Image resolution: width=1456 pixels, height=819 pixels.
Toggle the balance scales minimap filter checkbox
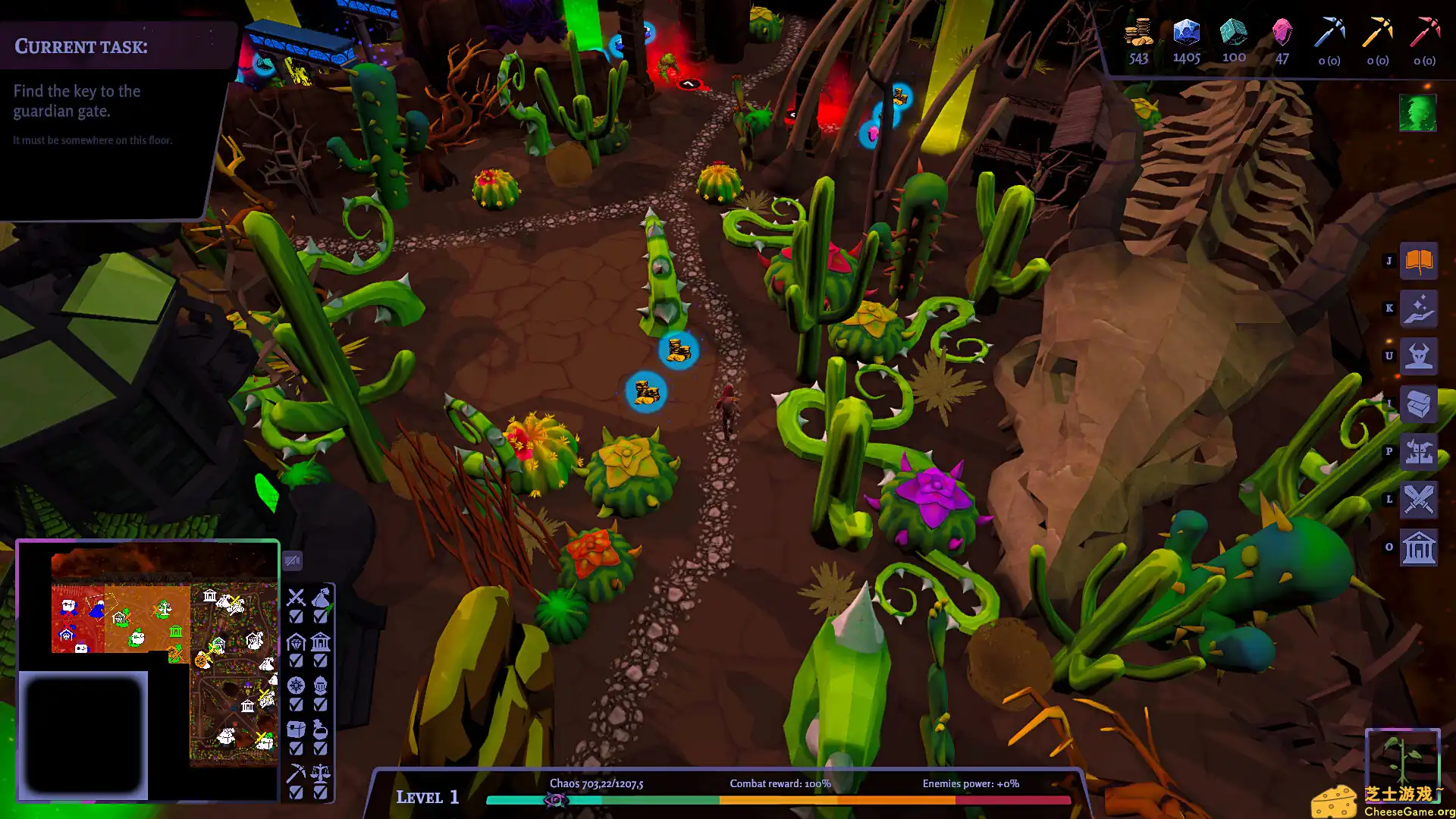point(321,792)
